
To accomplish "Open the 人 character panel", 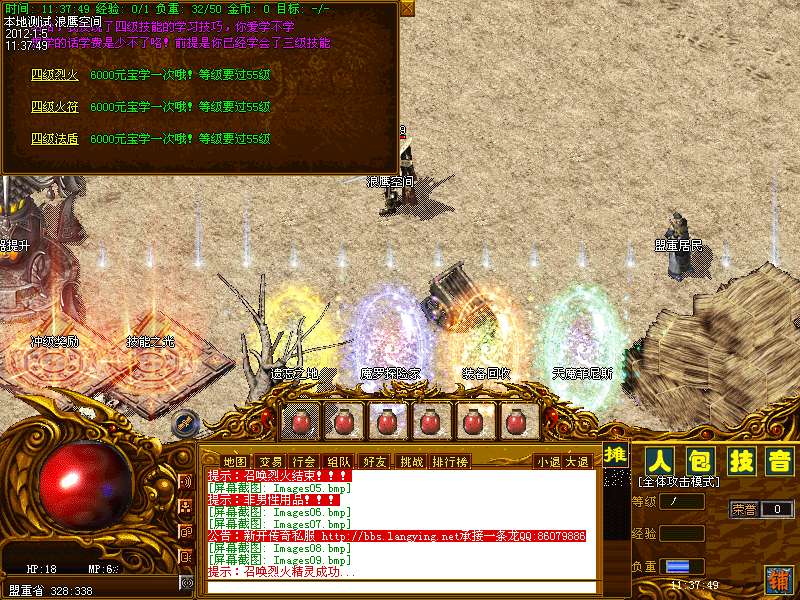I will [x=657, y=461].
